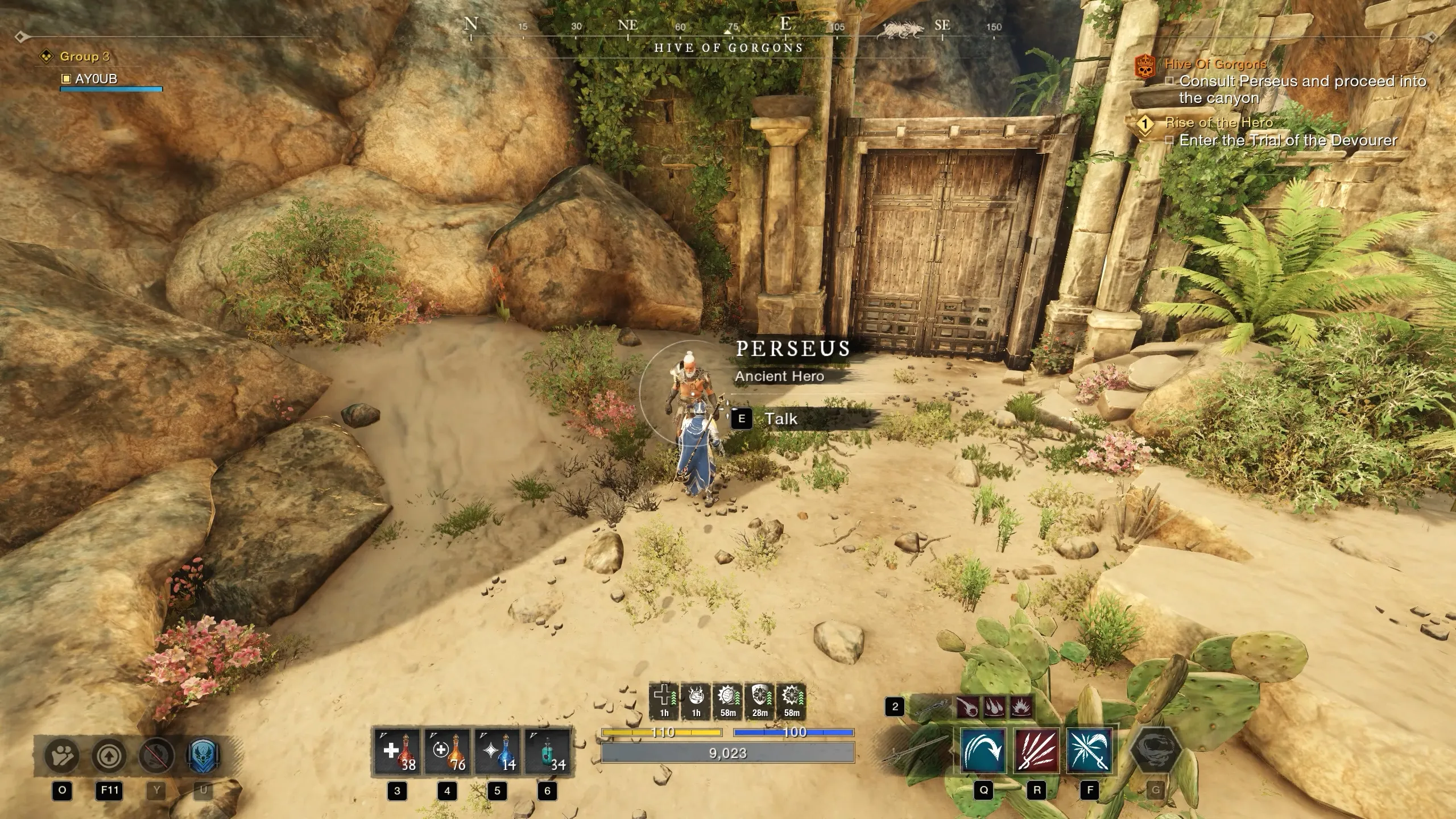This screenshot has width=1456, height=819.
Task: Use the orange regeneration potion slot
Action: point(447,752)
